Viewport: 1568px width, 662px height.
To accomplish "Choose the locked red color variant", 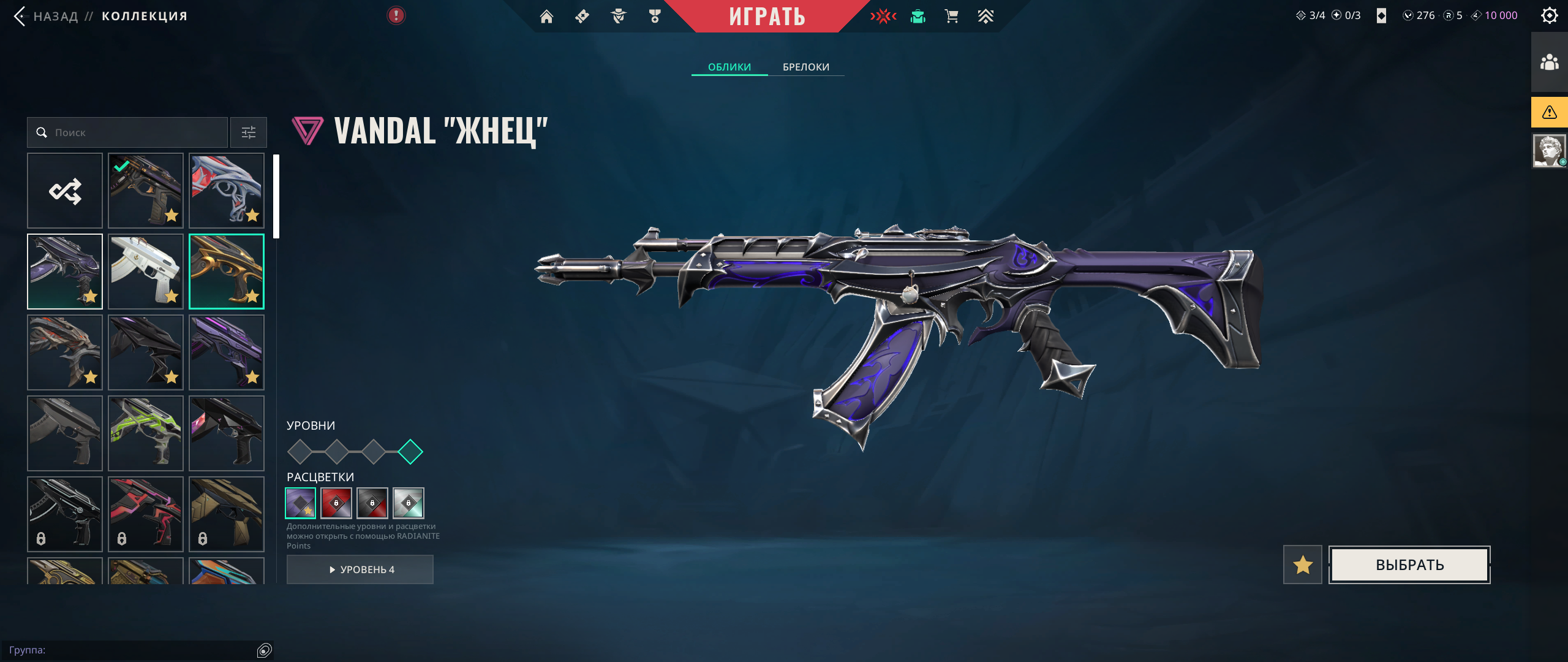I will [336, 503].
